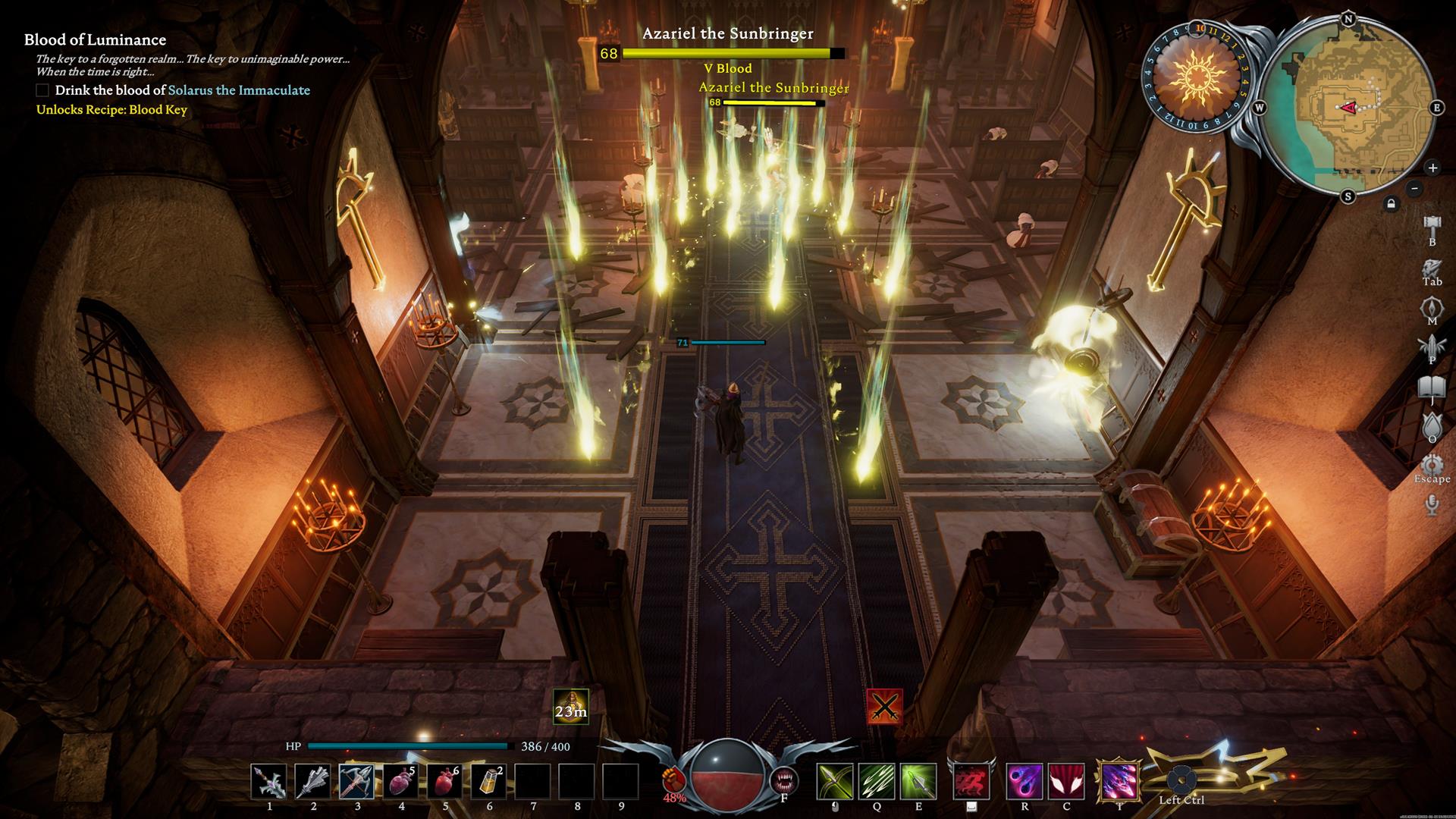Activate the crossbow primary attack ability

pos(834,782)
